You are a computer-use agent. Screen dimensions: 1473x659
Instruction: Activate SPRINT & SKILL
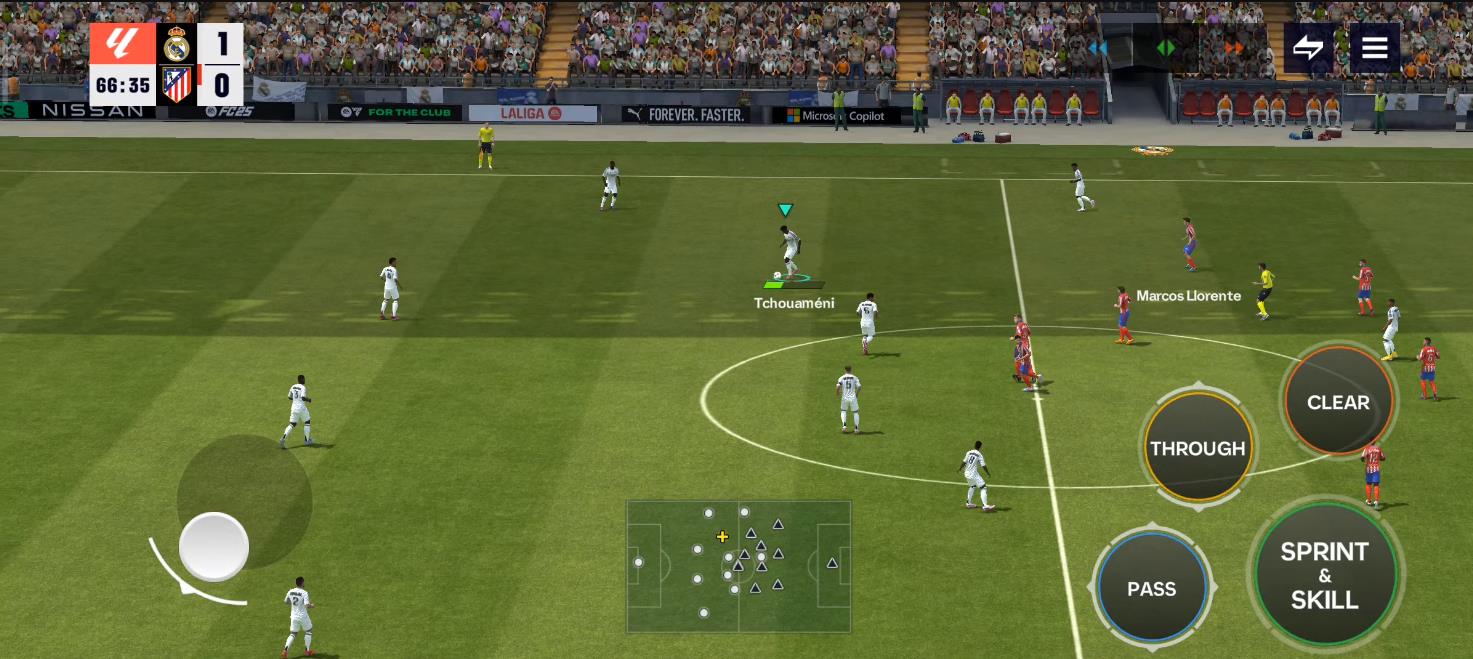(1325, 575)
